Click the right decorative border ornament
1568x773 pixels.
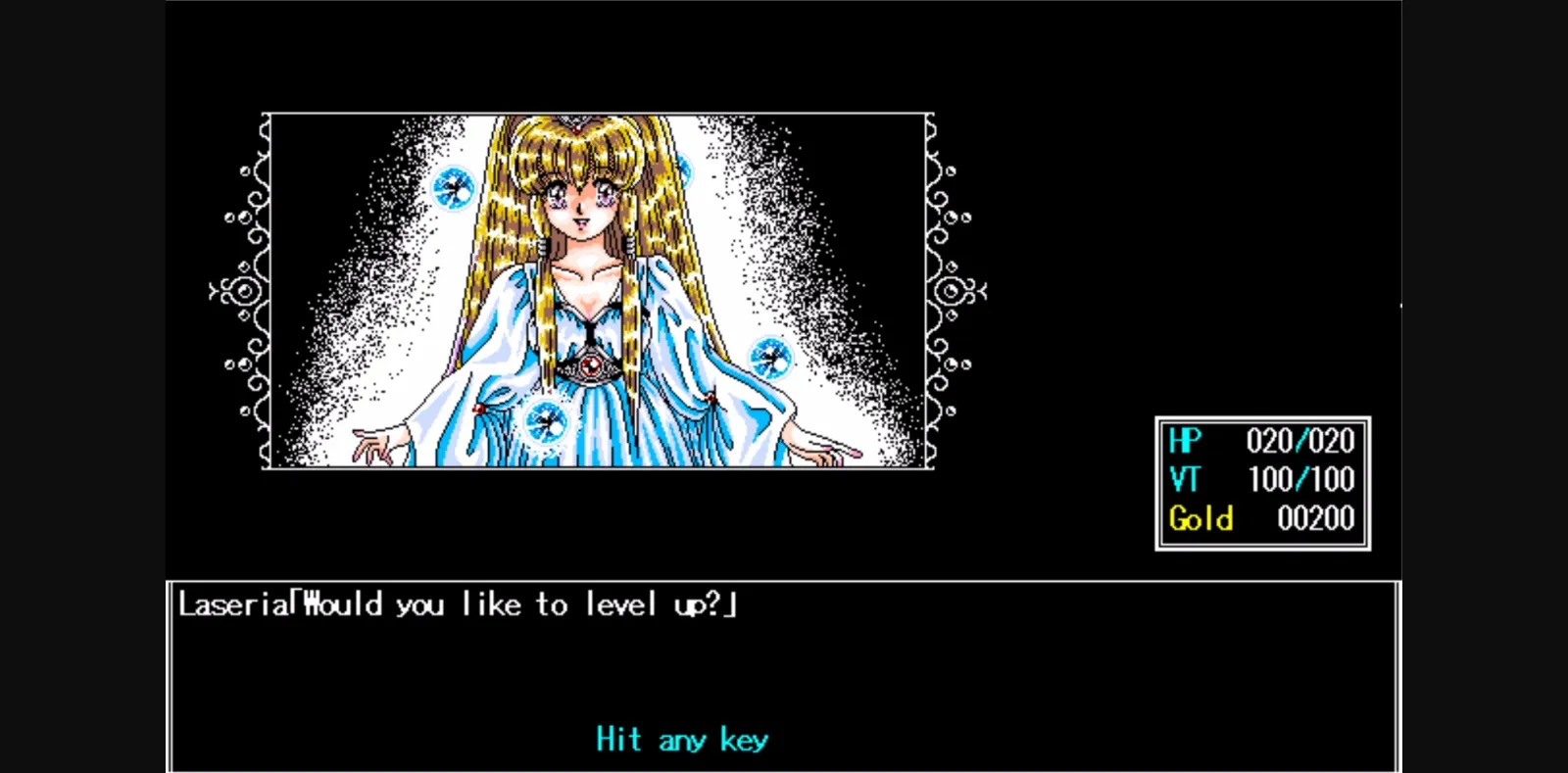(x=953, y=292)
